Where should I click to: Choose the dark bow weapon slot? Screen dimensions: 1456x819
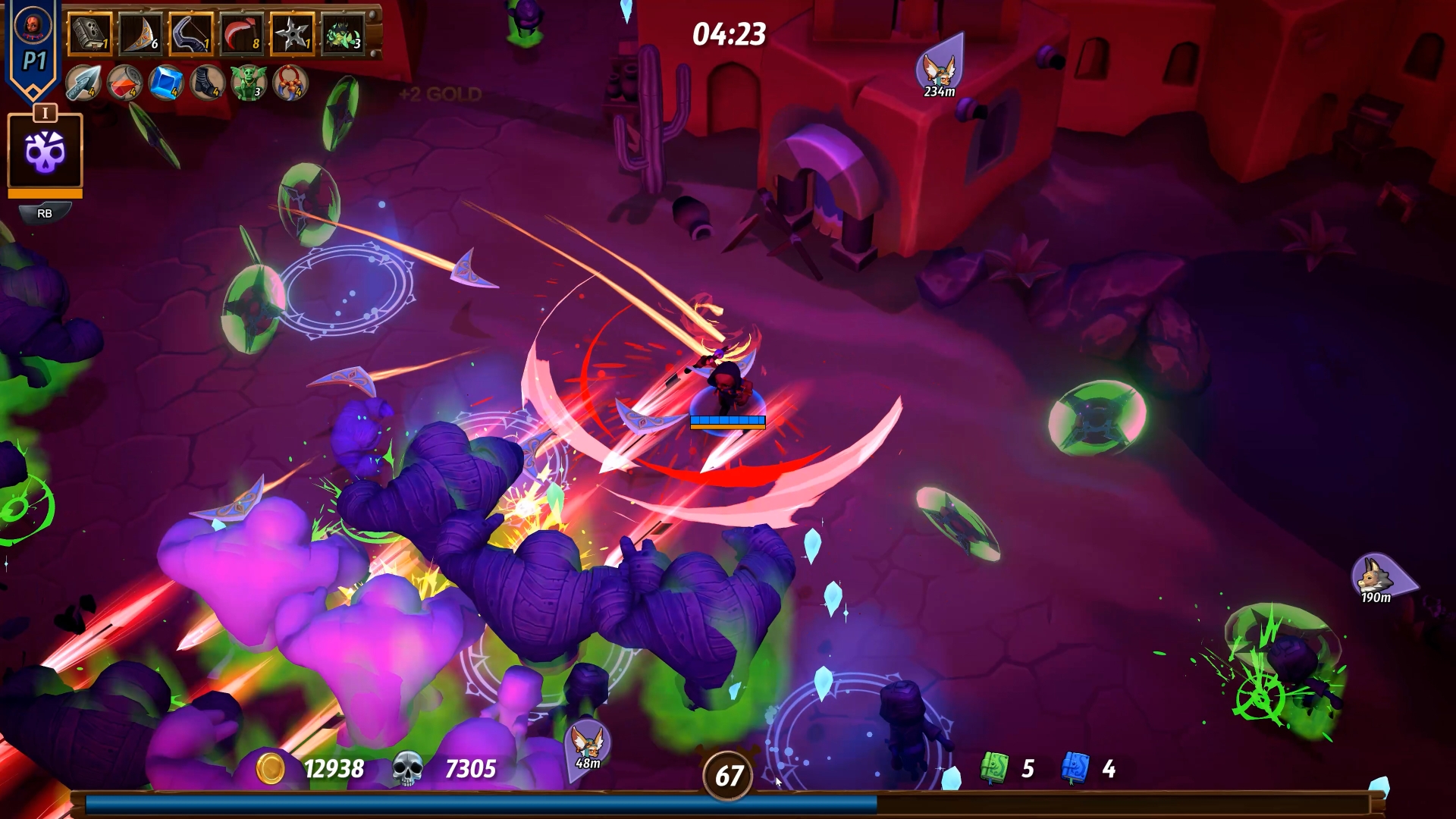(191, 34)
